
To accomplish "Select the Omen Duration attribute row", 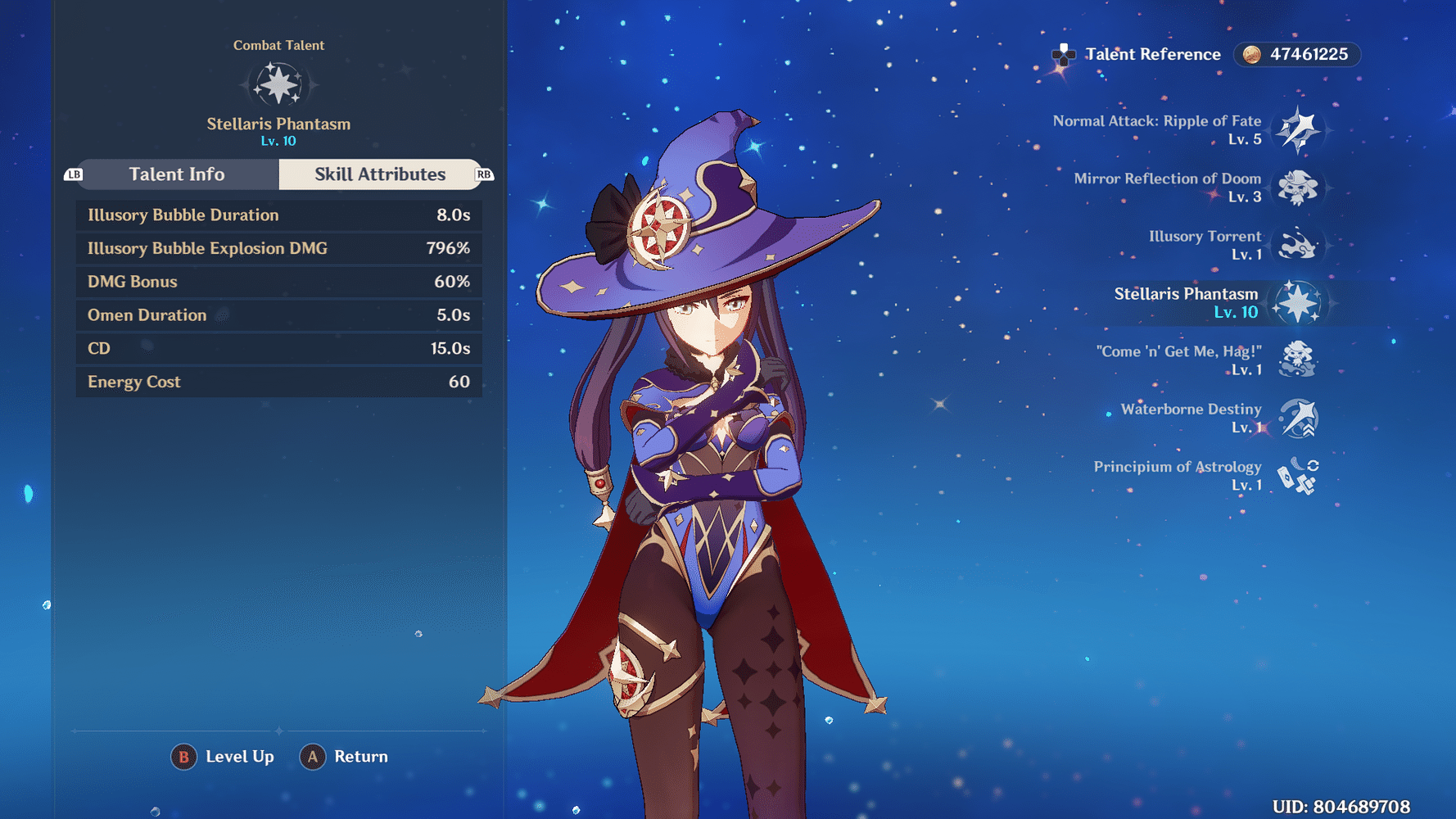I will tap(278, 314).
